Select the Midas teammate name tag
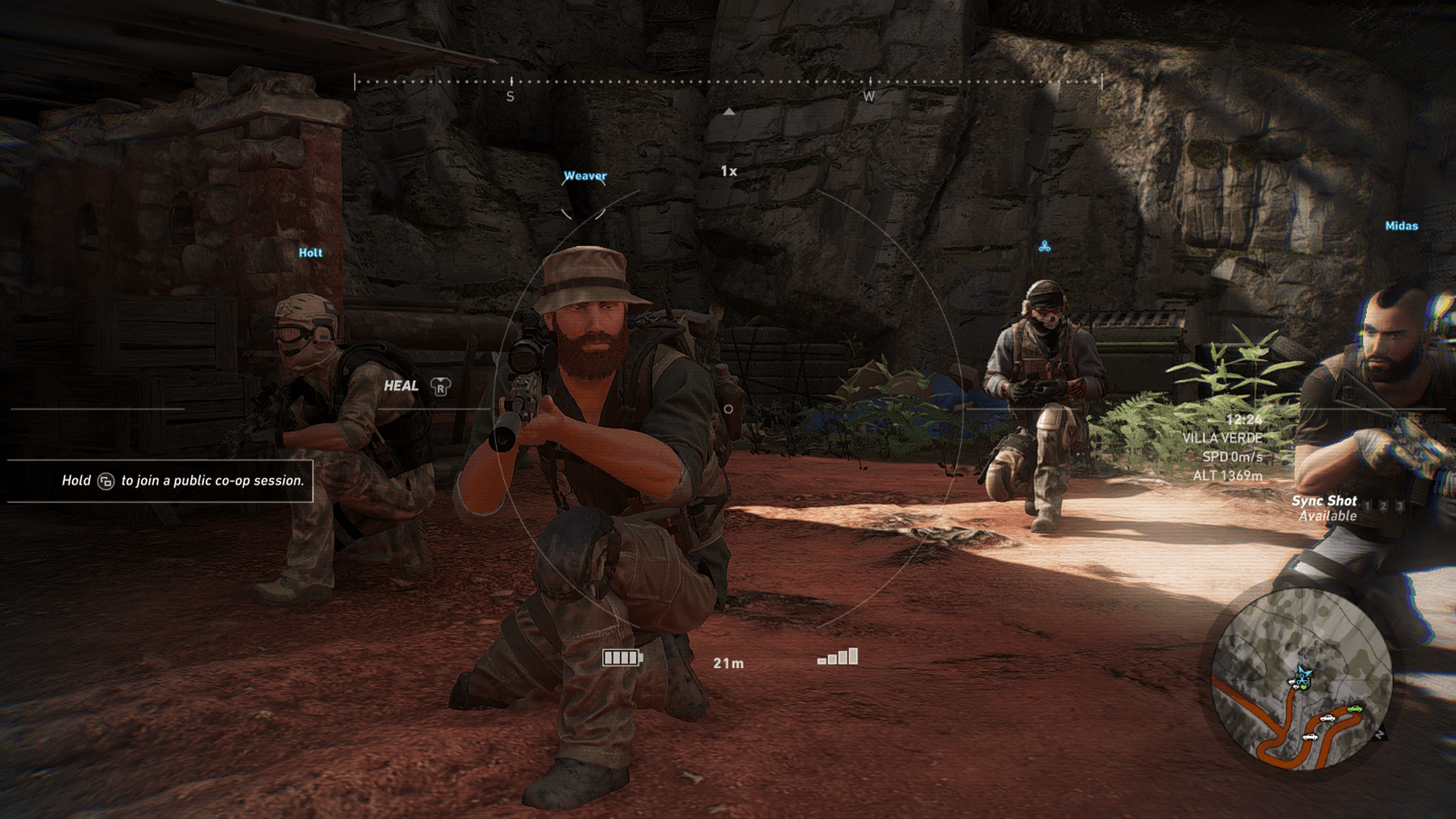Image resolution: width=1456 pixels, height=819 pixels. (1401, 226)
